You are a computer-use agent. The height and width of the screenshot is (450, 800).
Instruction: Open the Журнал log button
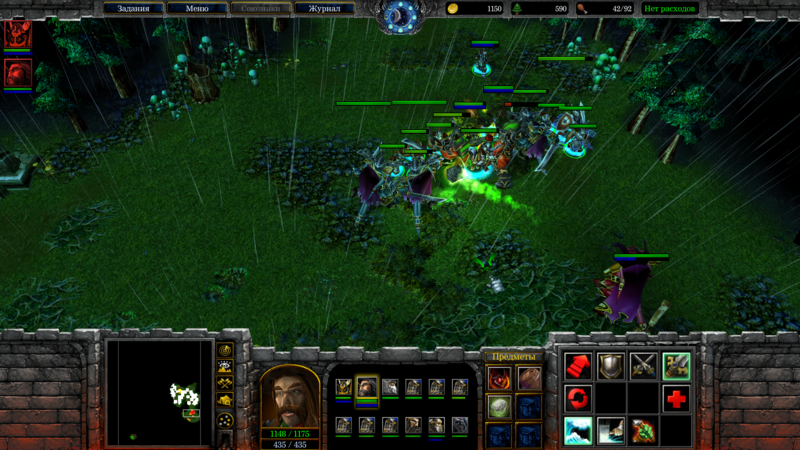coord(324,9)
